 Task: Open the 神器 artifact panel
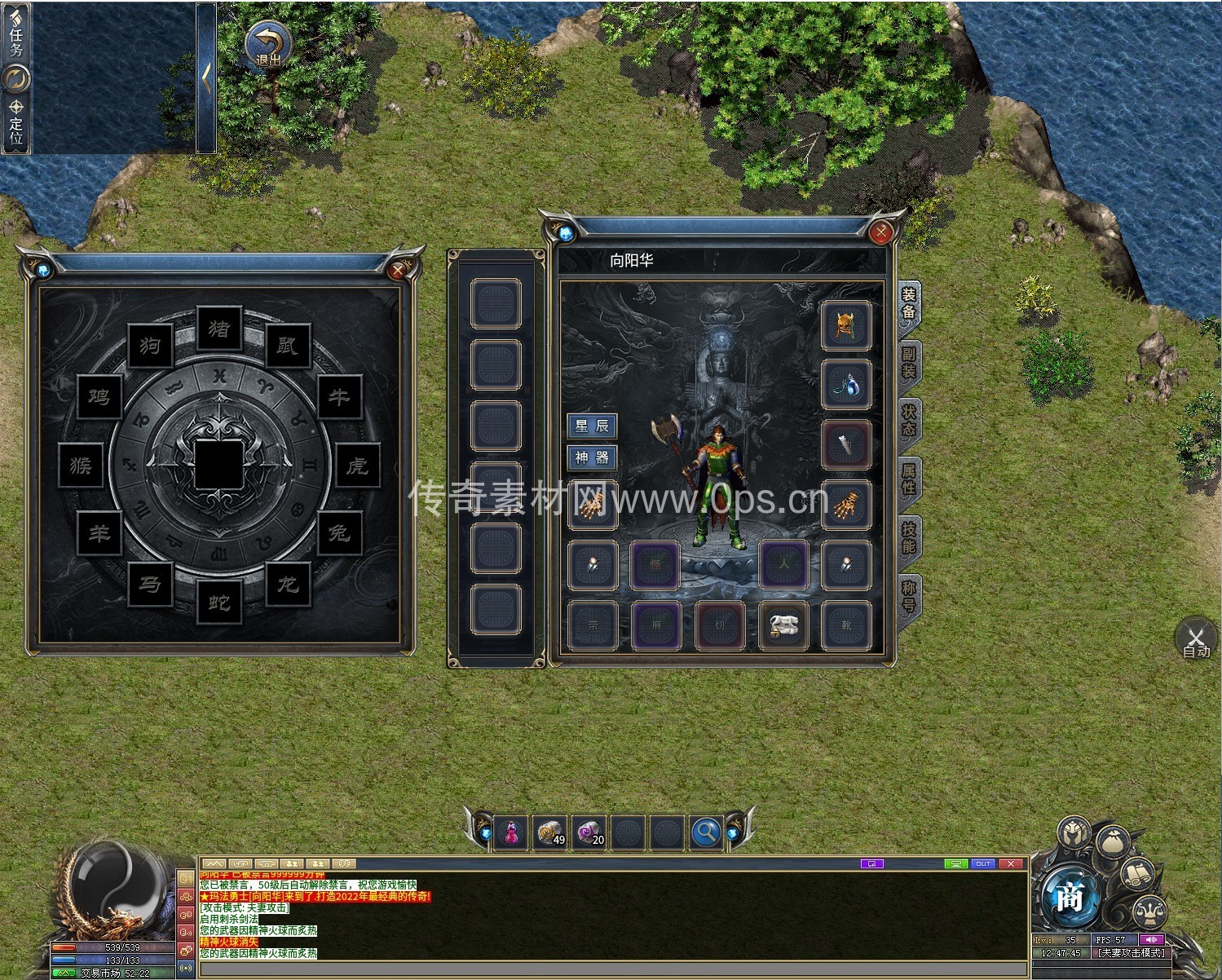592,457
